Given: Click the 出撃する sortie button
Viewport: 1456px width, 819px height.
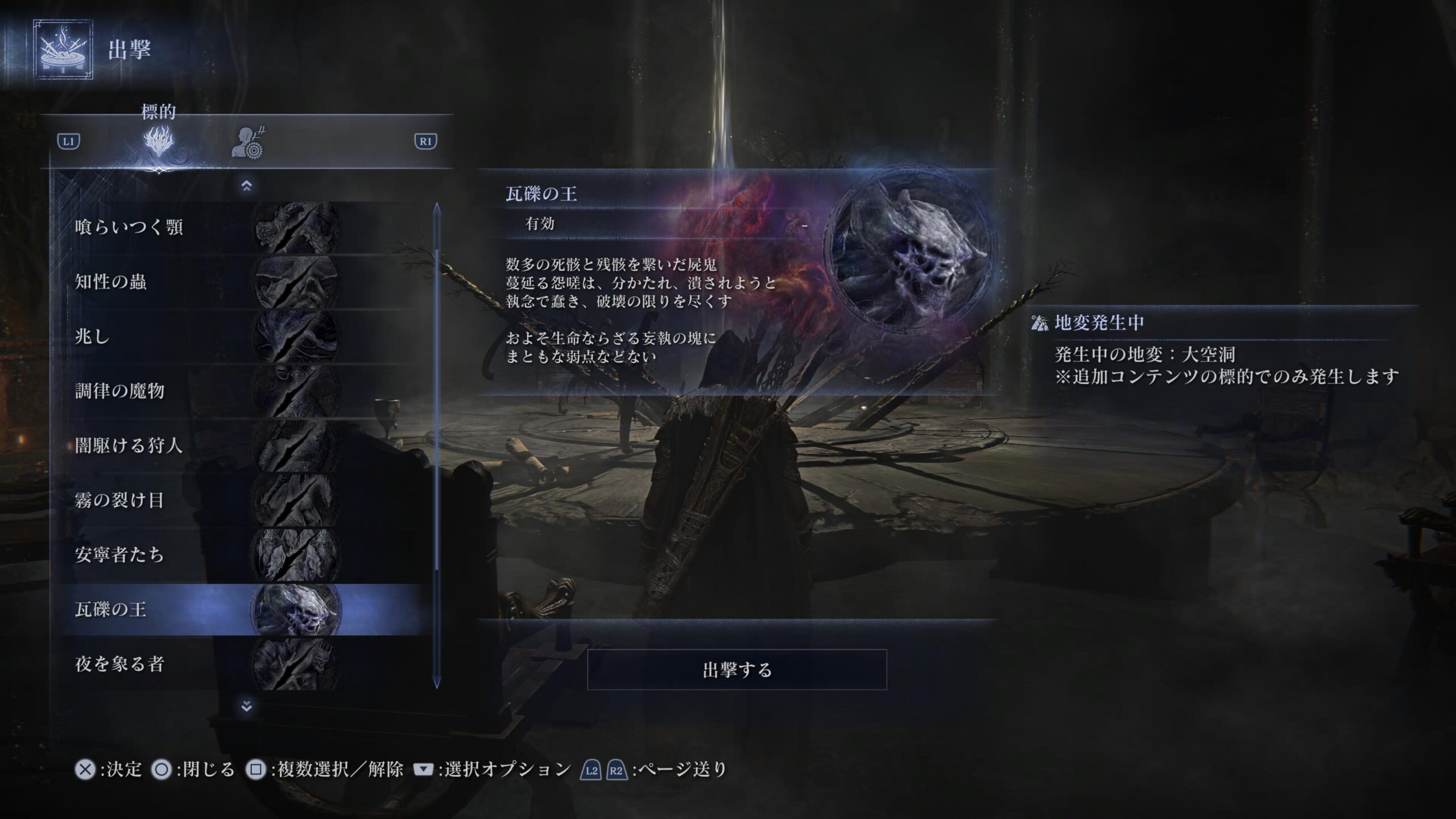Looking at the screenshot, I should coord(737,669).
